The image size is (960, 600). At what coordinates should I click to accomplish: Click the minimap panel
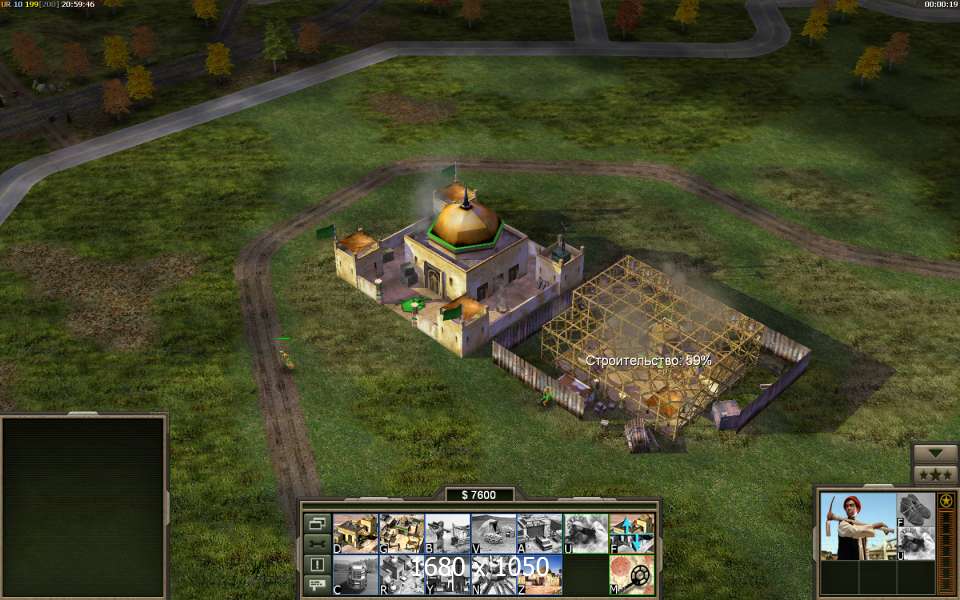[83, 505]
